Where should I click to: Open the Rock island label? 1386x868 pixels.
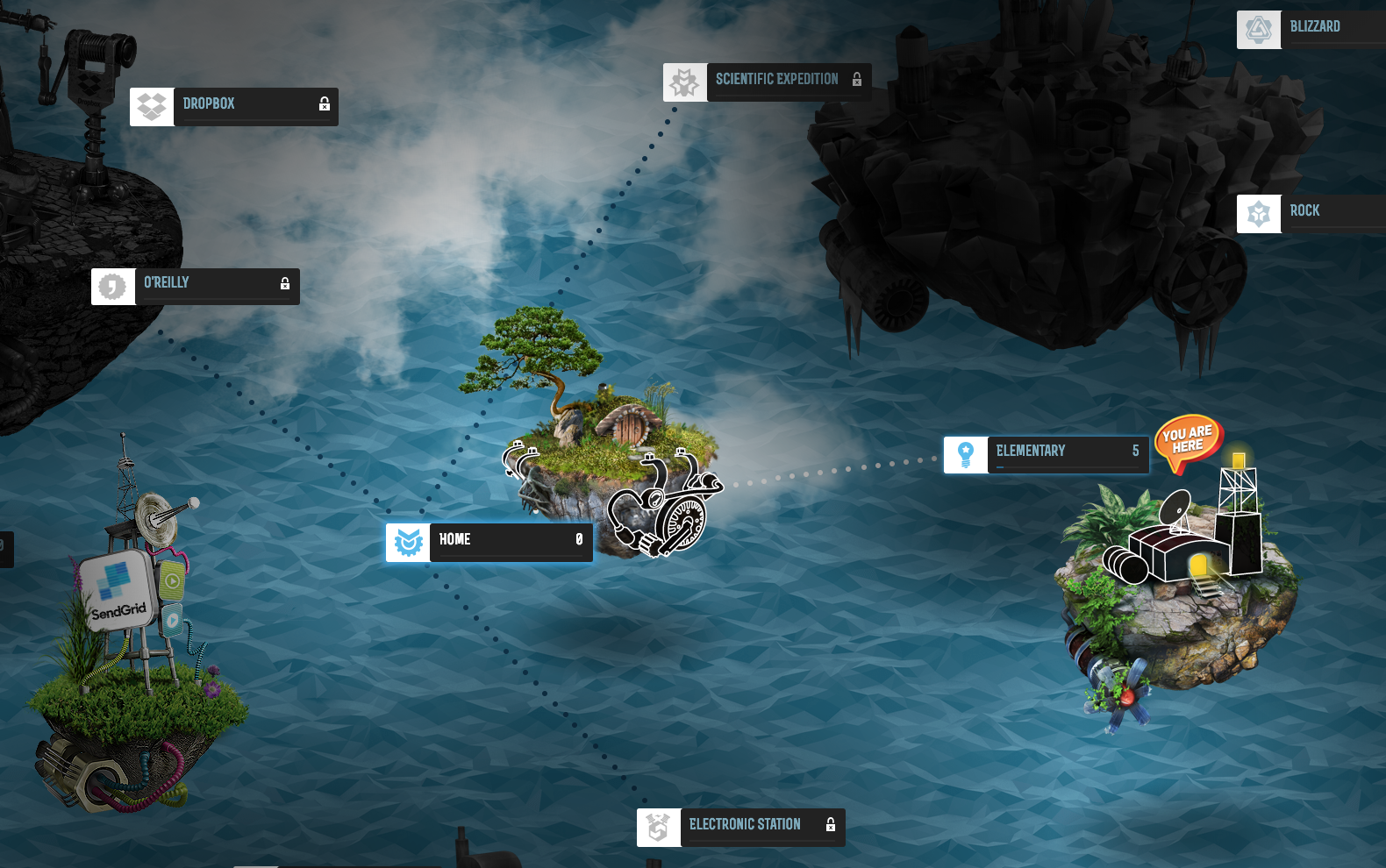tap(1311, 213)
